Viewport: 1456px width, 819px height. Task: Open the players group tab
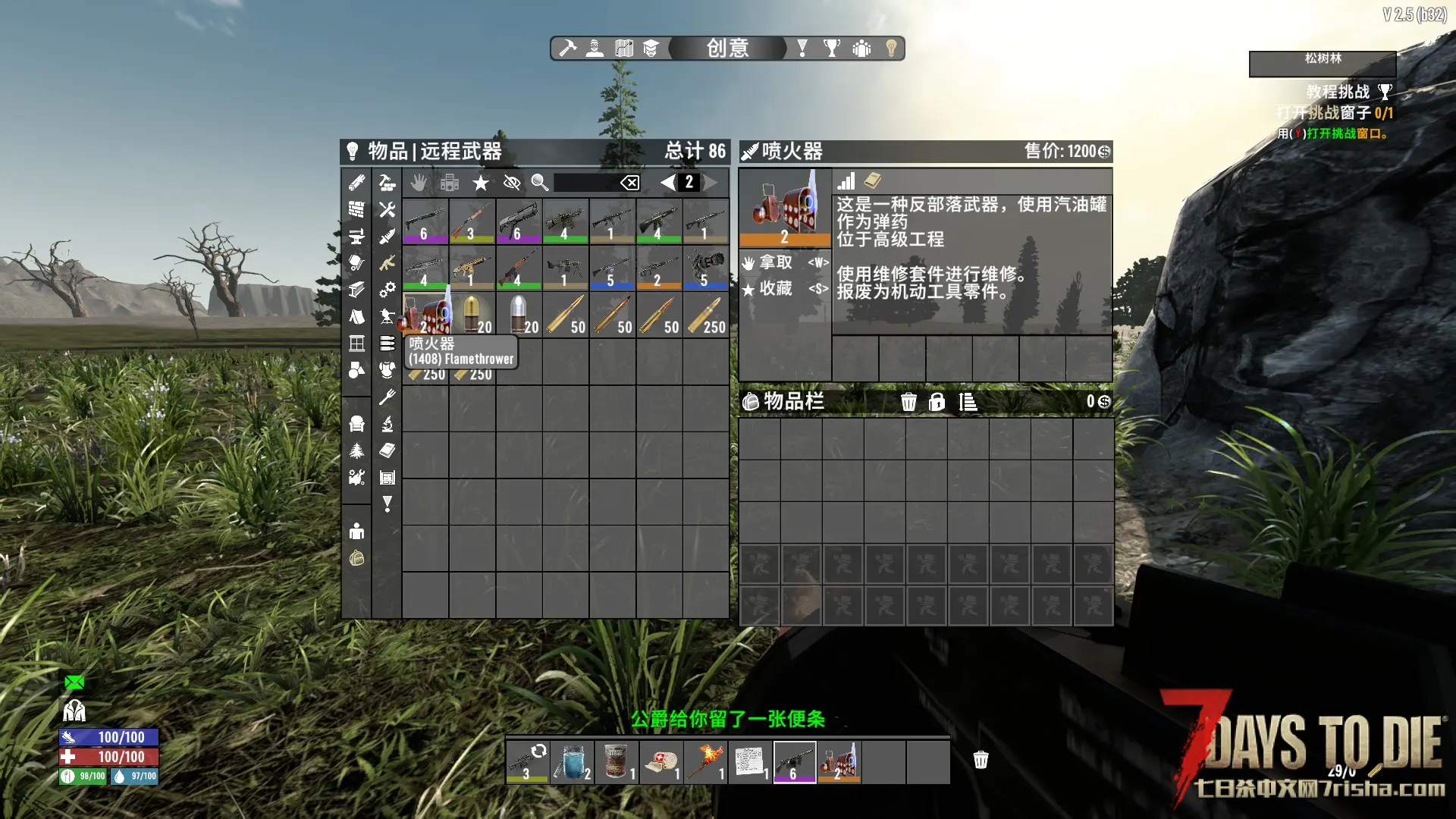click(861, 49)
